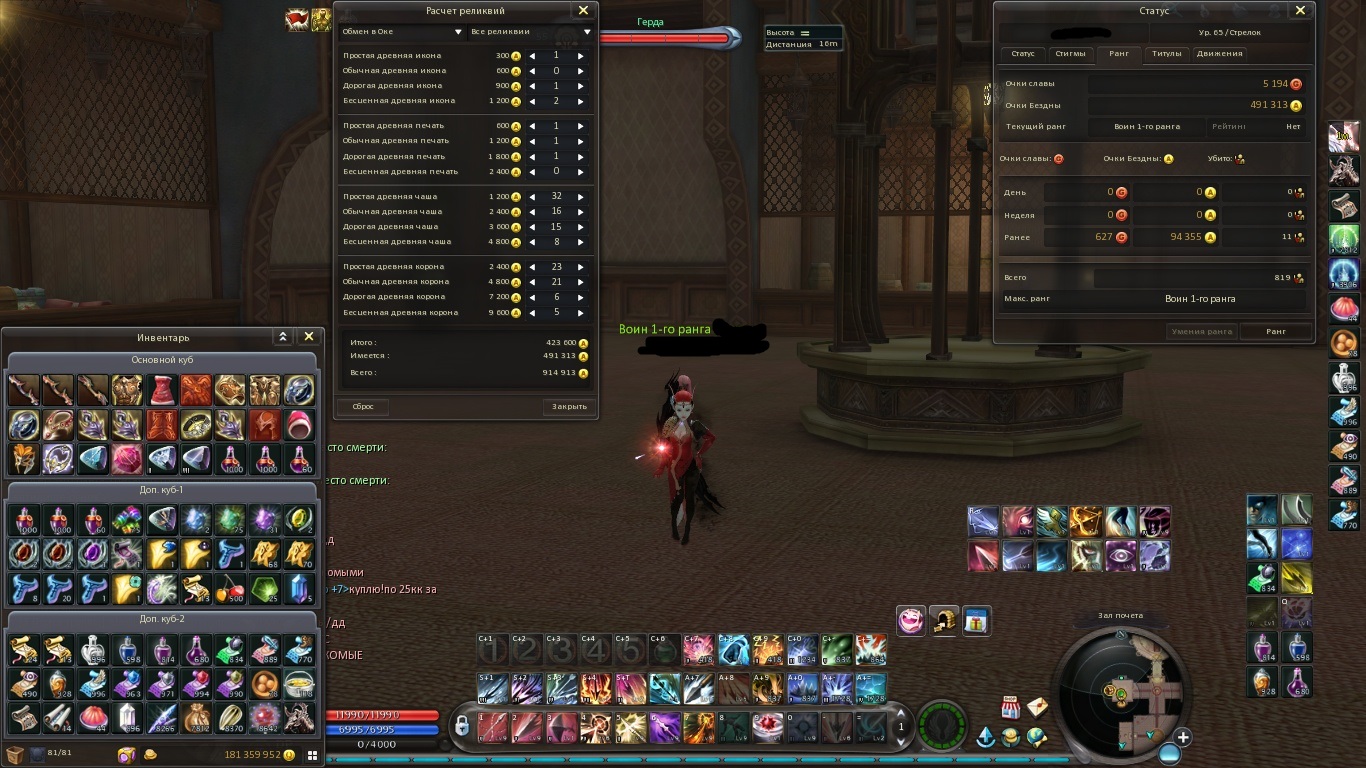Close the Инвентарь window
This screenshot has width=1366, height=768.
click(x=309, y=337)
